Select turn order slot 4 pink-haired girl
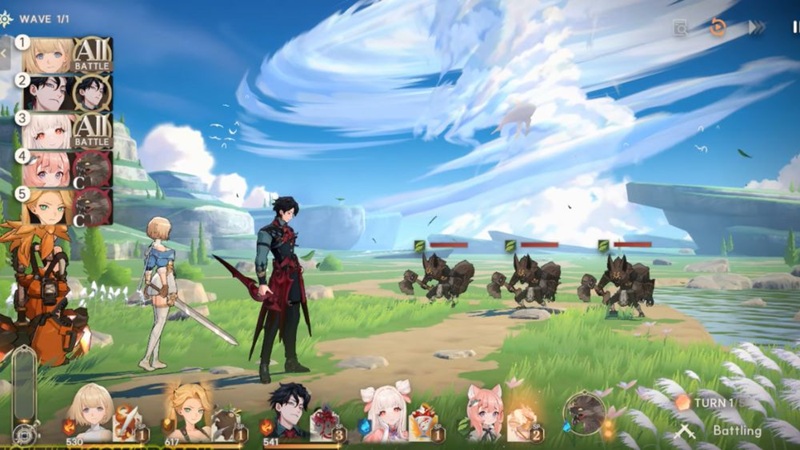Image resolution: width=800 pixels, height=450 pixels. click(x=47, y=169)
